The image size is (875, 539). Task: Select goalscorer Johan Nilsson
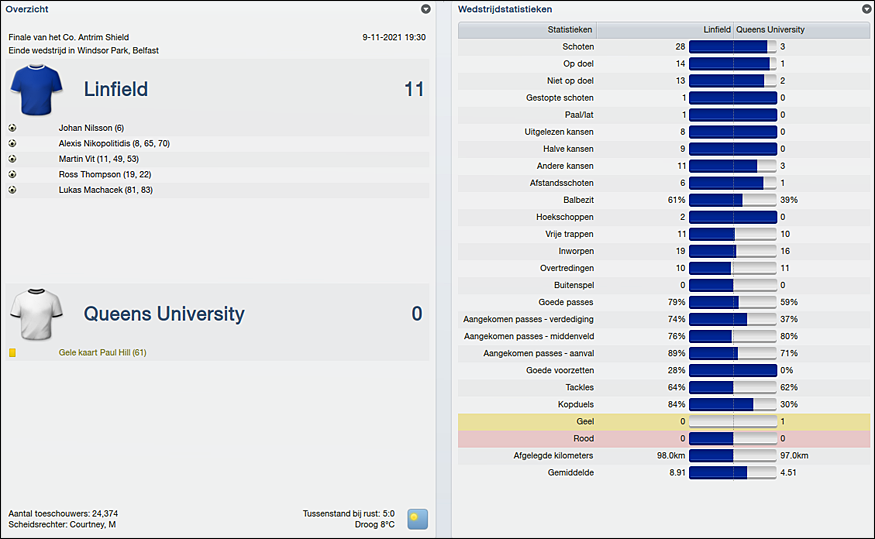(90, 128)
